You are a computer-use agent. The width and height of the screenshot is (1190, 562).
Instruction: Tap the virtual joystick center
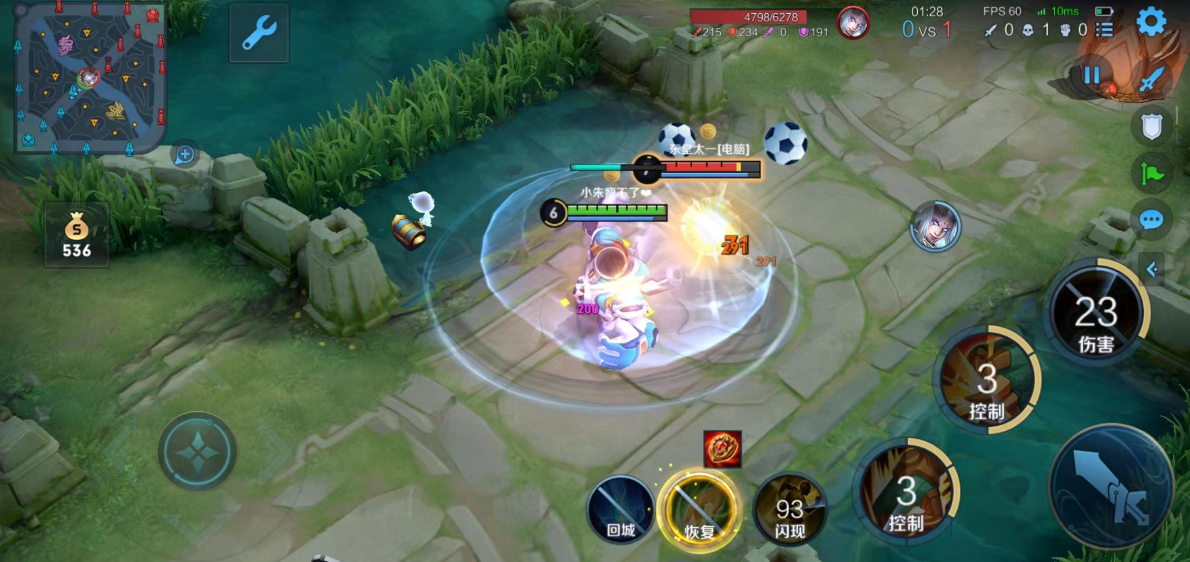(197, 451)
